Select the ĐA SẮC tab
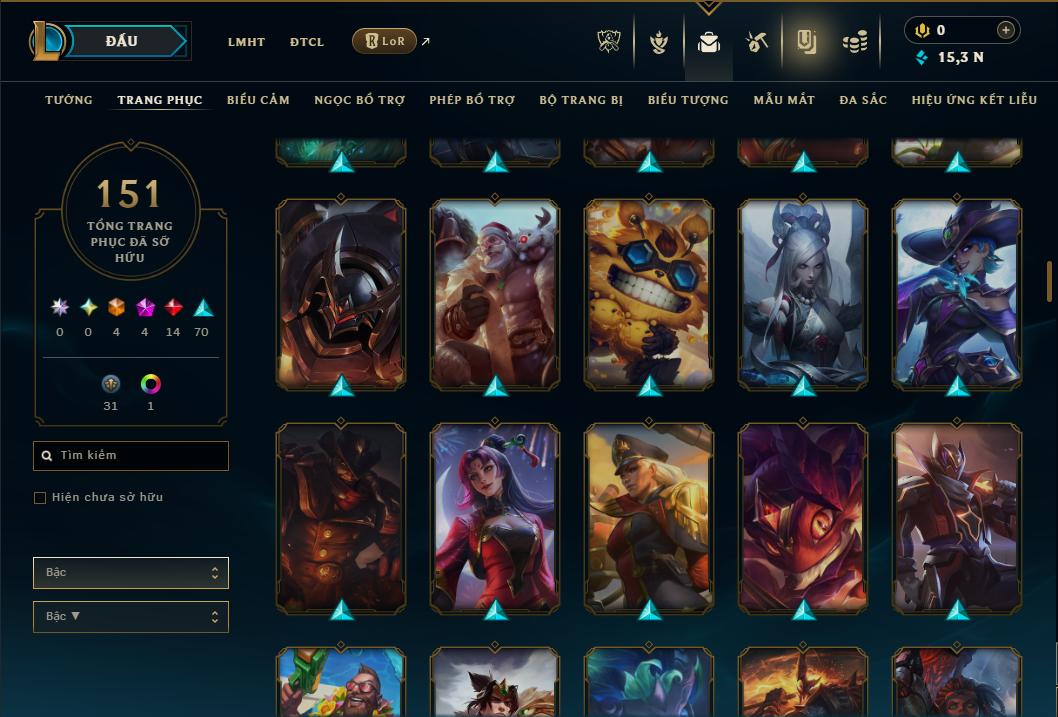This screenshot has height=717, width=1058. point(863,100)
